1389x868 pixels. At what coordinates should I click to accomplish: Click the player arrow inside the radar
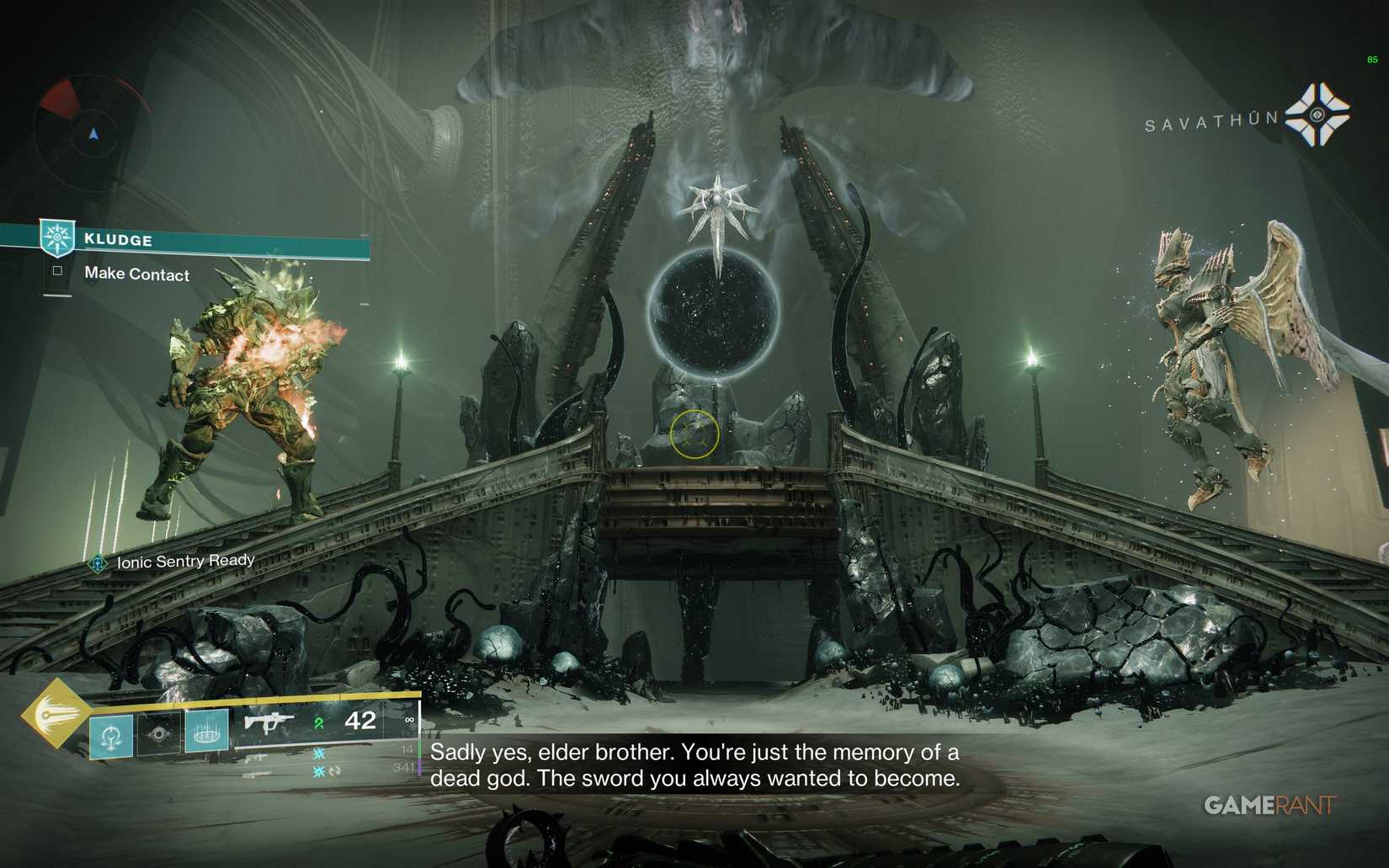[93, 133]
